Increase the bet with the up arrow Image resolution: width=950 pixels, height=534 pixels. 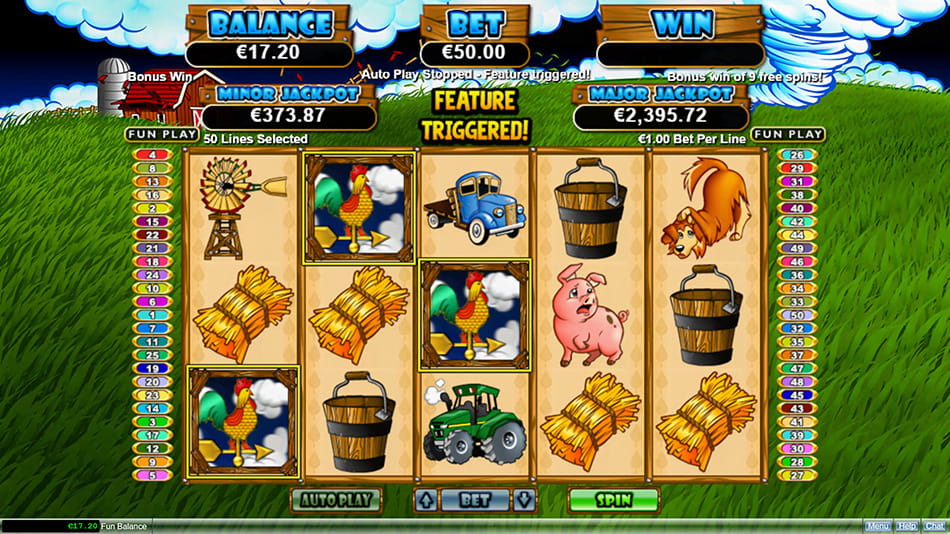point(425,499)
